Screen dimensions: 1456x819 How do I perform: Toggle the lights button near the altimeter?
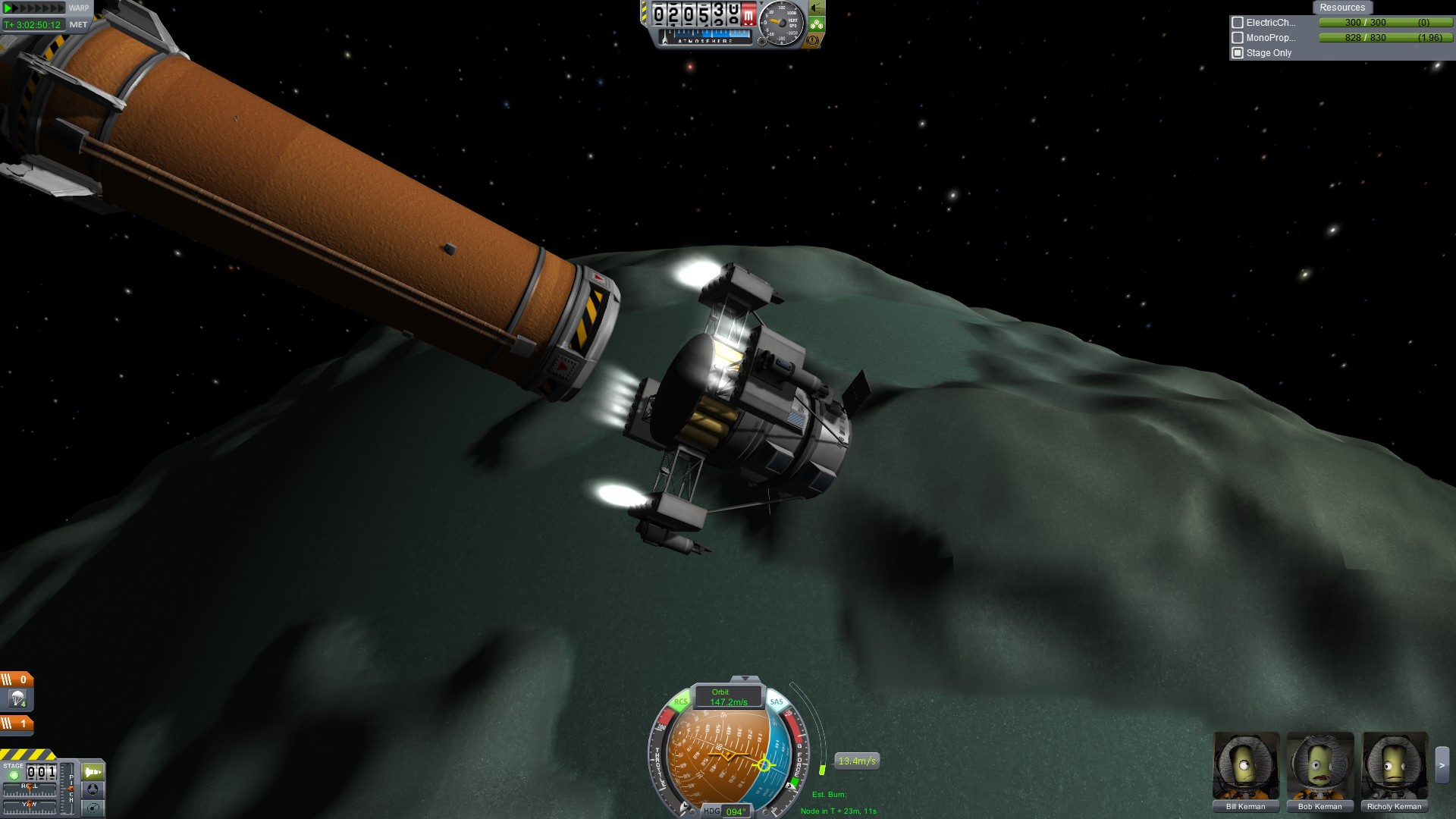[x=817, y=8]
